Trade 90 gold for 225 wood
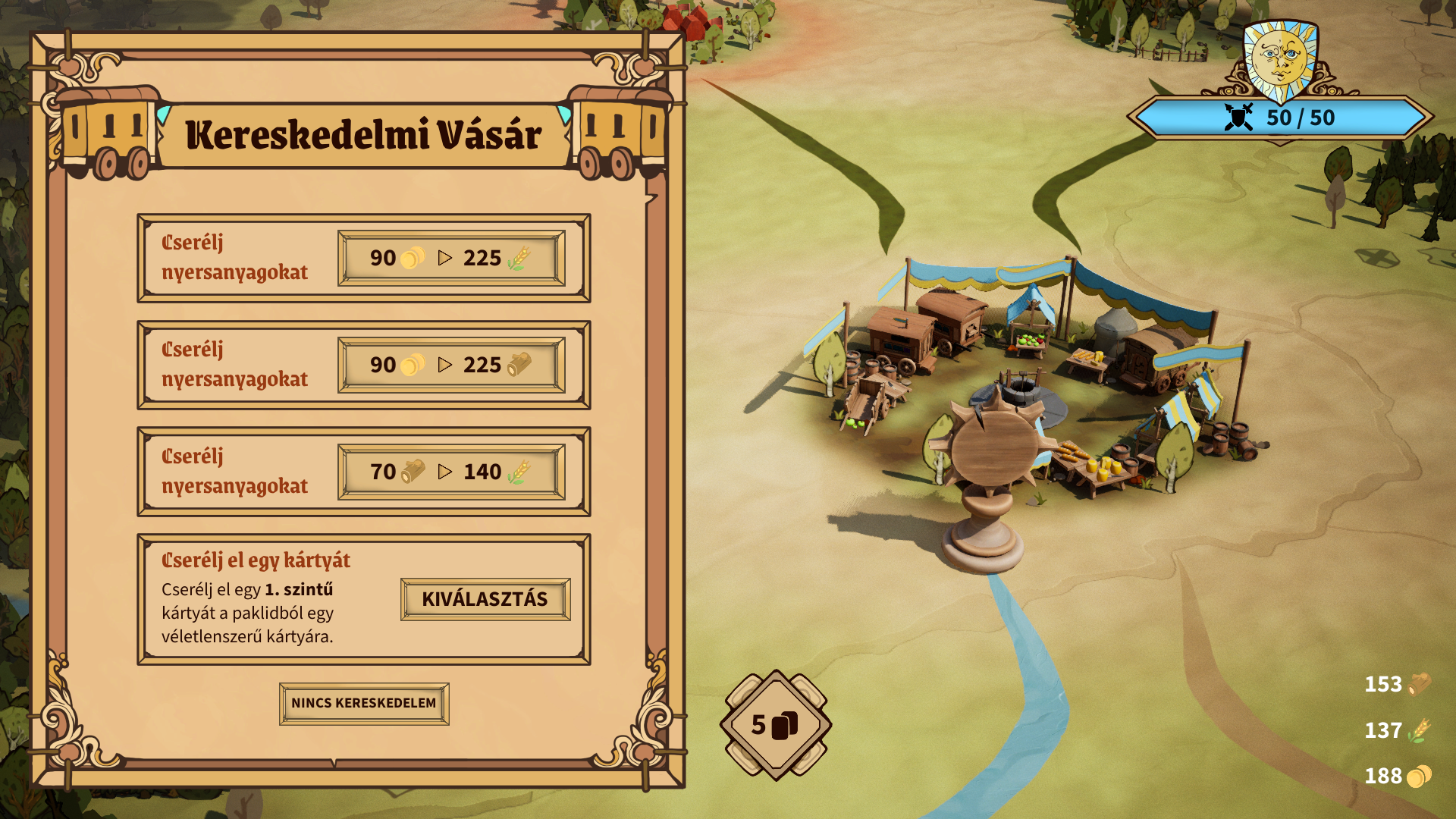Viewport: 1456px width, 819px height. (451, 366)
